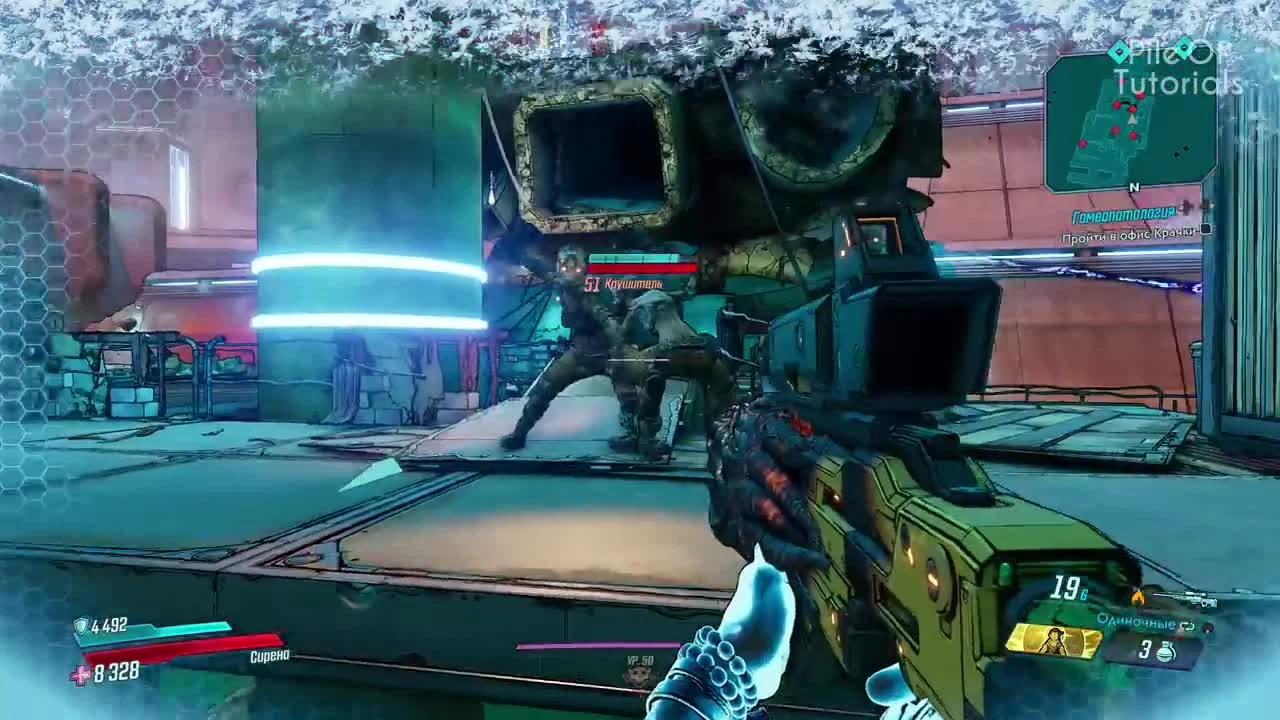The width and height of the screenshot is (1280, 720).
Task: Select the Сирена class label
Action: (x=270, y=655)
